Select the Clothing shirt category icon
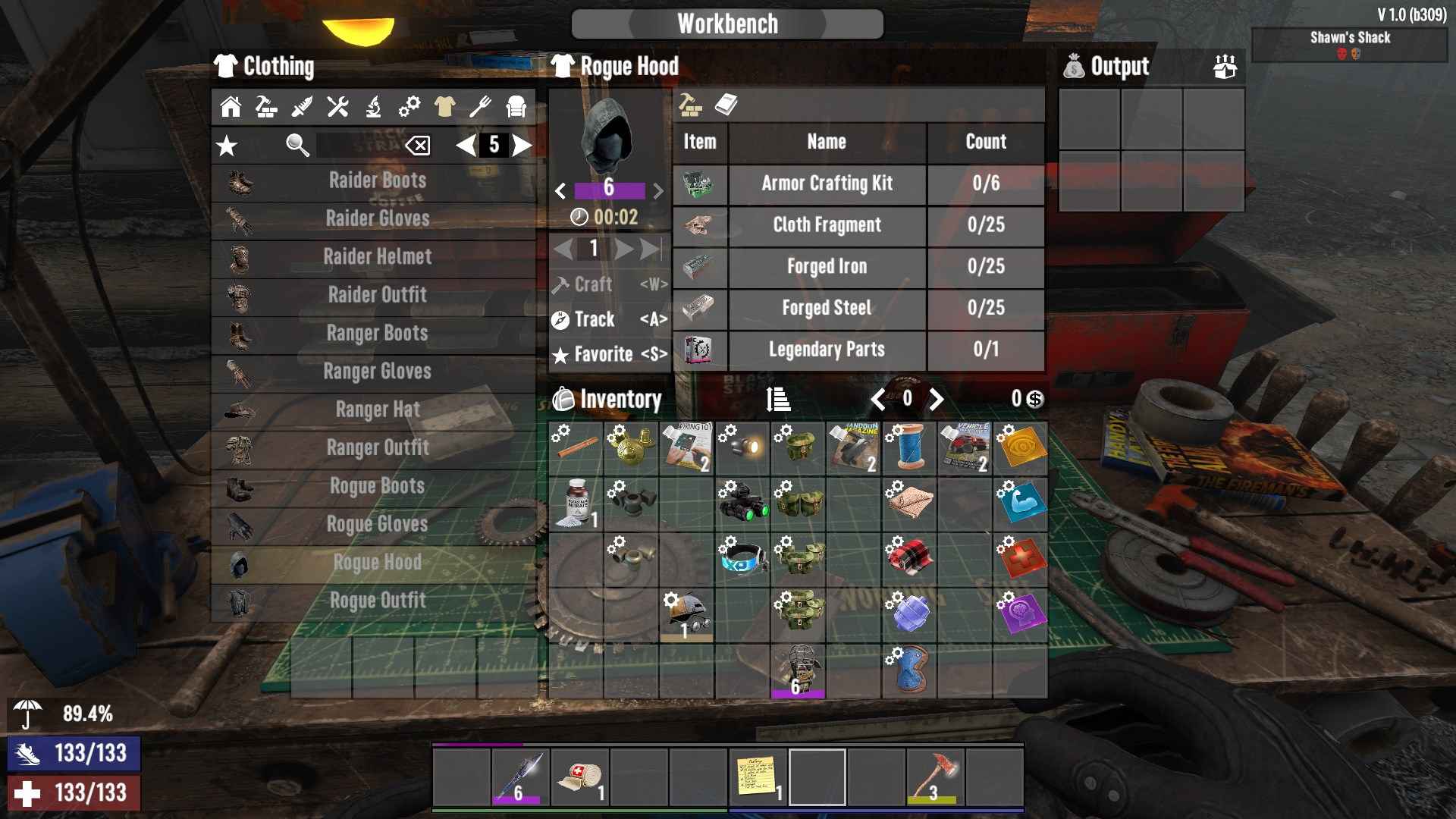This screenshot has width=1456, height=819. click(x=444, y=108)
